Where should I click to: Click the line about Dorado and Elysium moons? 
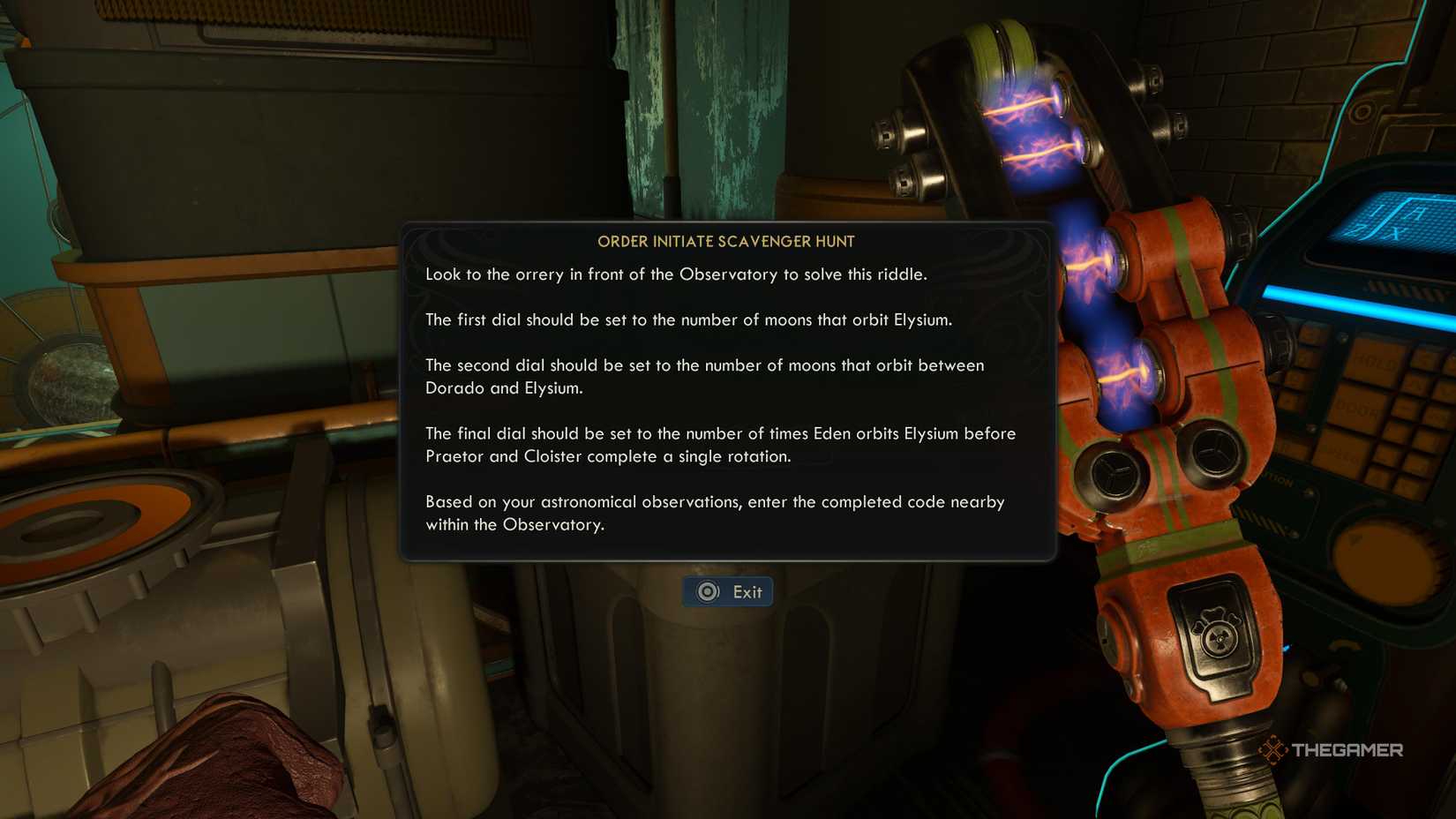pos(704,376)
